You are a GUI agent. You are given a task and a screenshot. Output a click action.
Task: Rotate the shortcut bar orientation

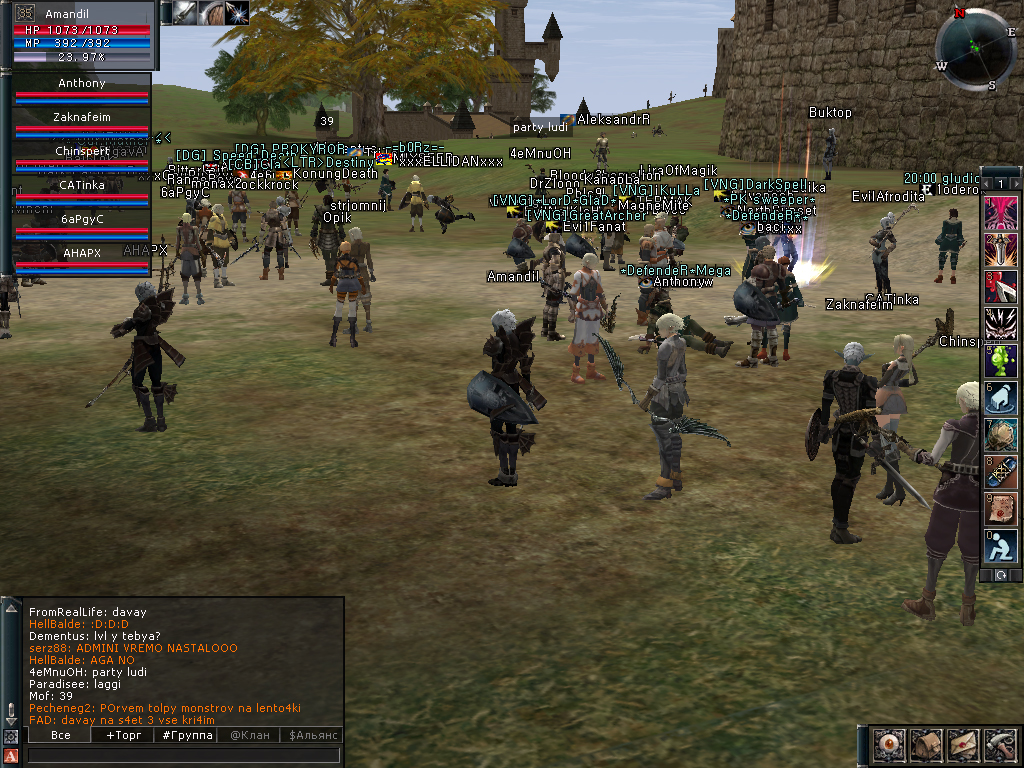(x=1001, y=575)
